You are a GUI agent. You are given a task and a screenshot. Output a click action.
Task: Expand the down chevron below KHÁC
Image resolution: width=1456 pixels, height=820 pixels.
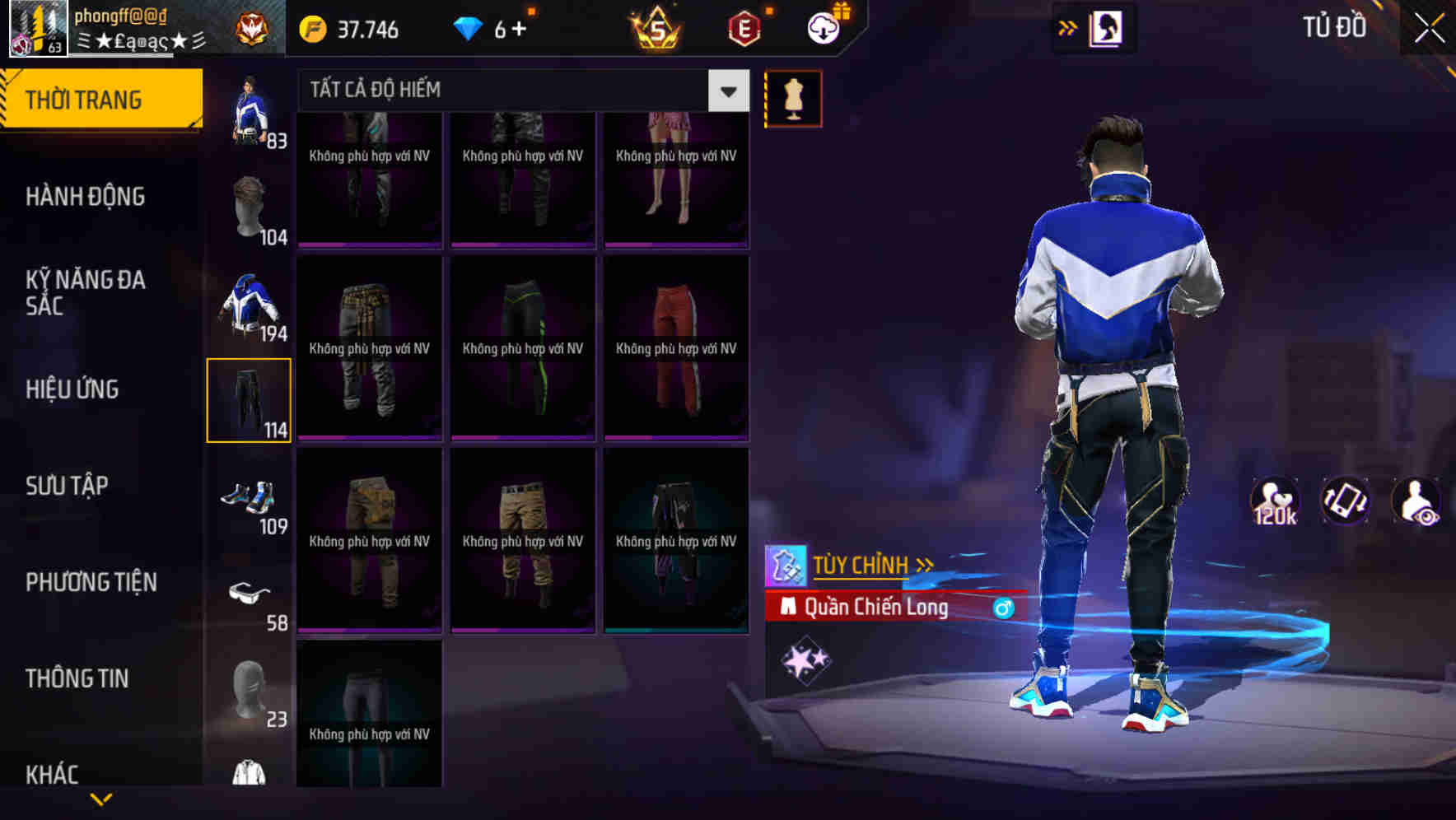101,799
